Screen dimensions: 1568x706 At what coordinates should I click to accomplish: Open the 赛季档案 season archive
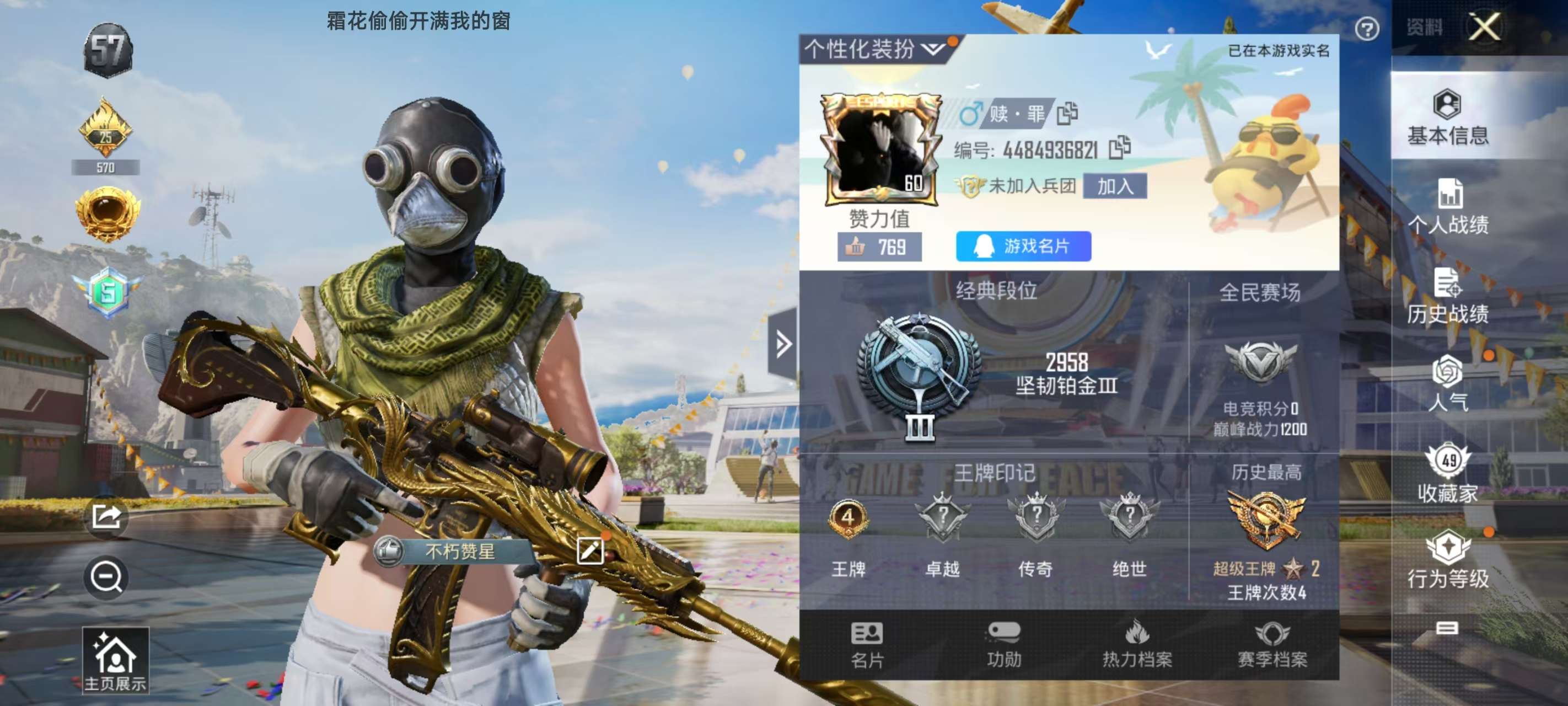(1271, 645)
